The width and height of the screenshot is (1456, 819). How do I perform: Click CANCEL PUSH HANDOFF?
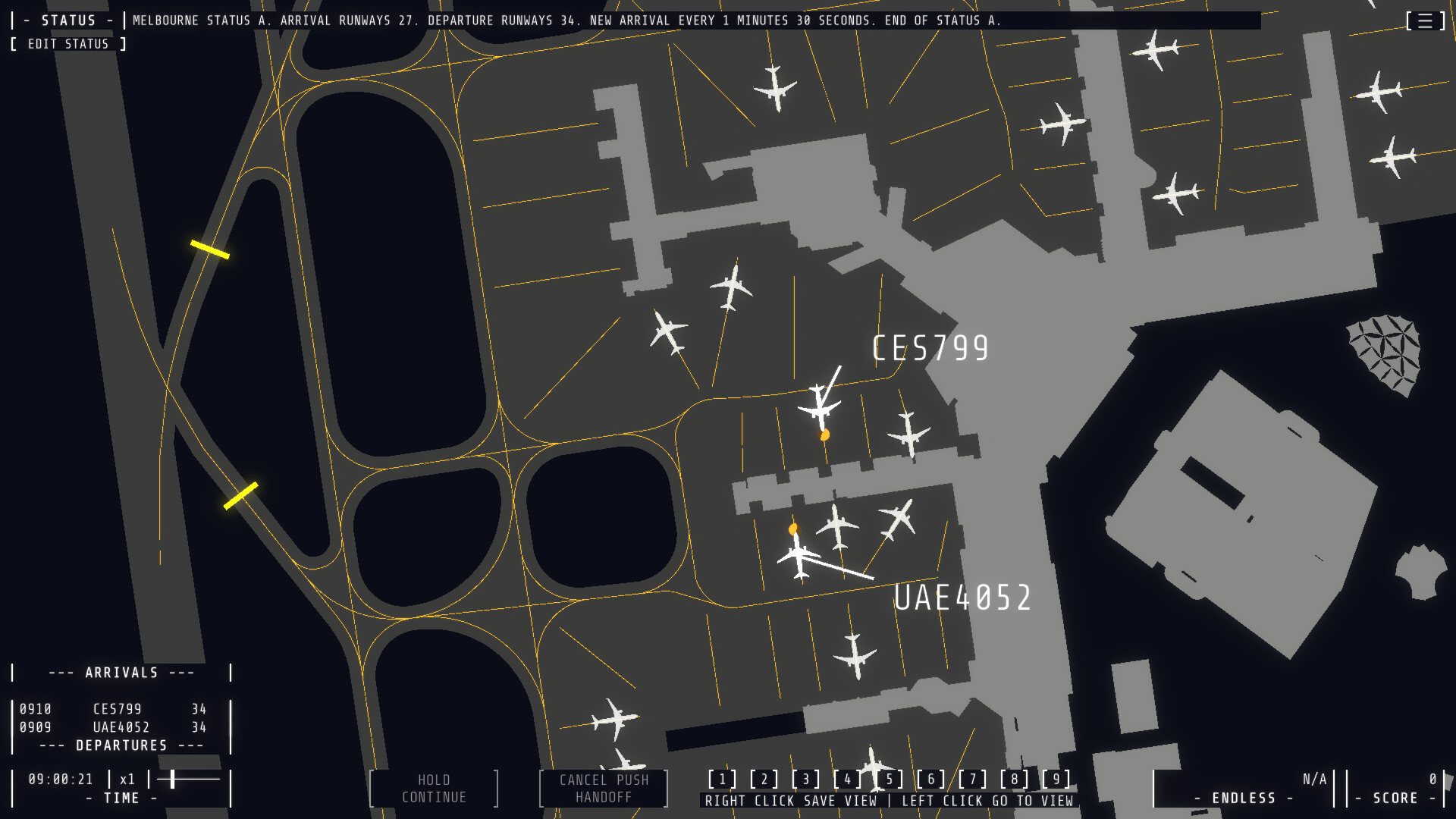[x=602, y=788]
